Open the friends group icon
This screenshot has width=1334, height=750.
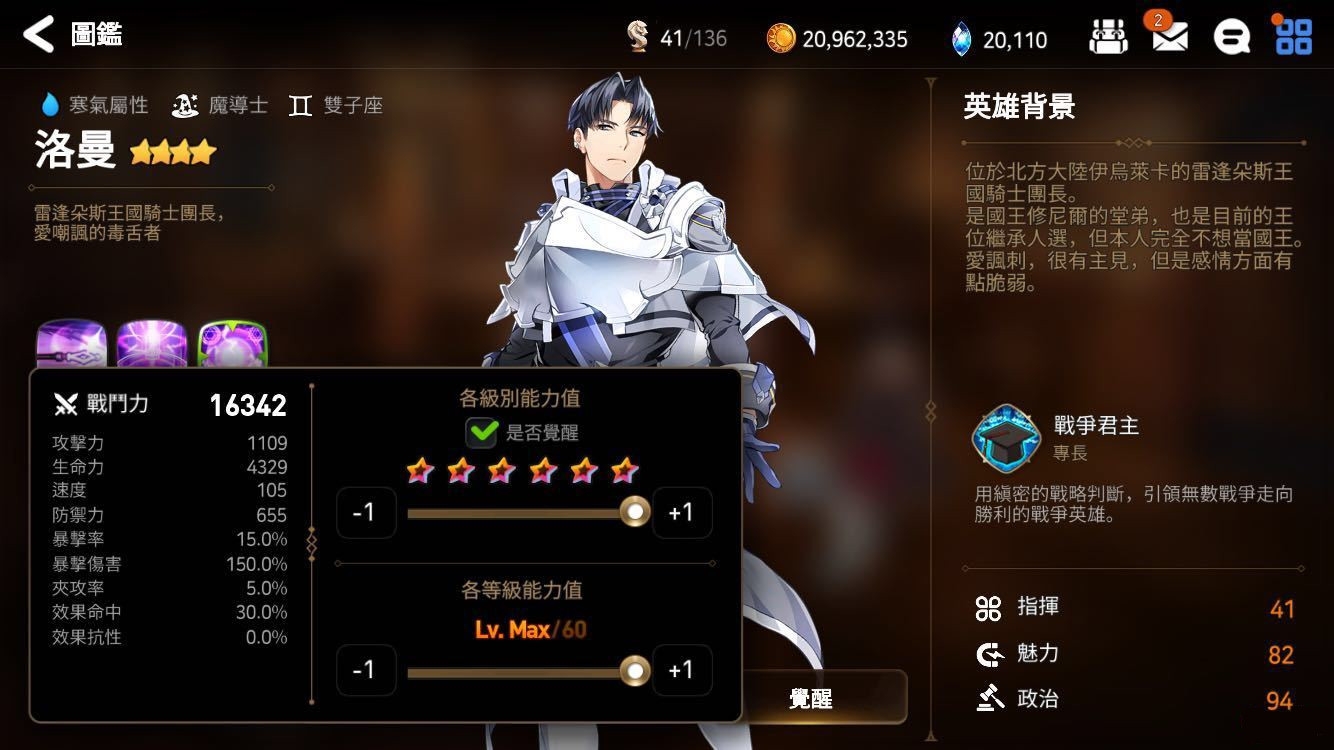pos(1108,38)
